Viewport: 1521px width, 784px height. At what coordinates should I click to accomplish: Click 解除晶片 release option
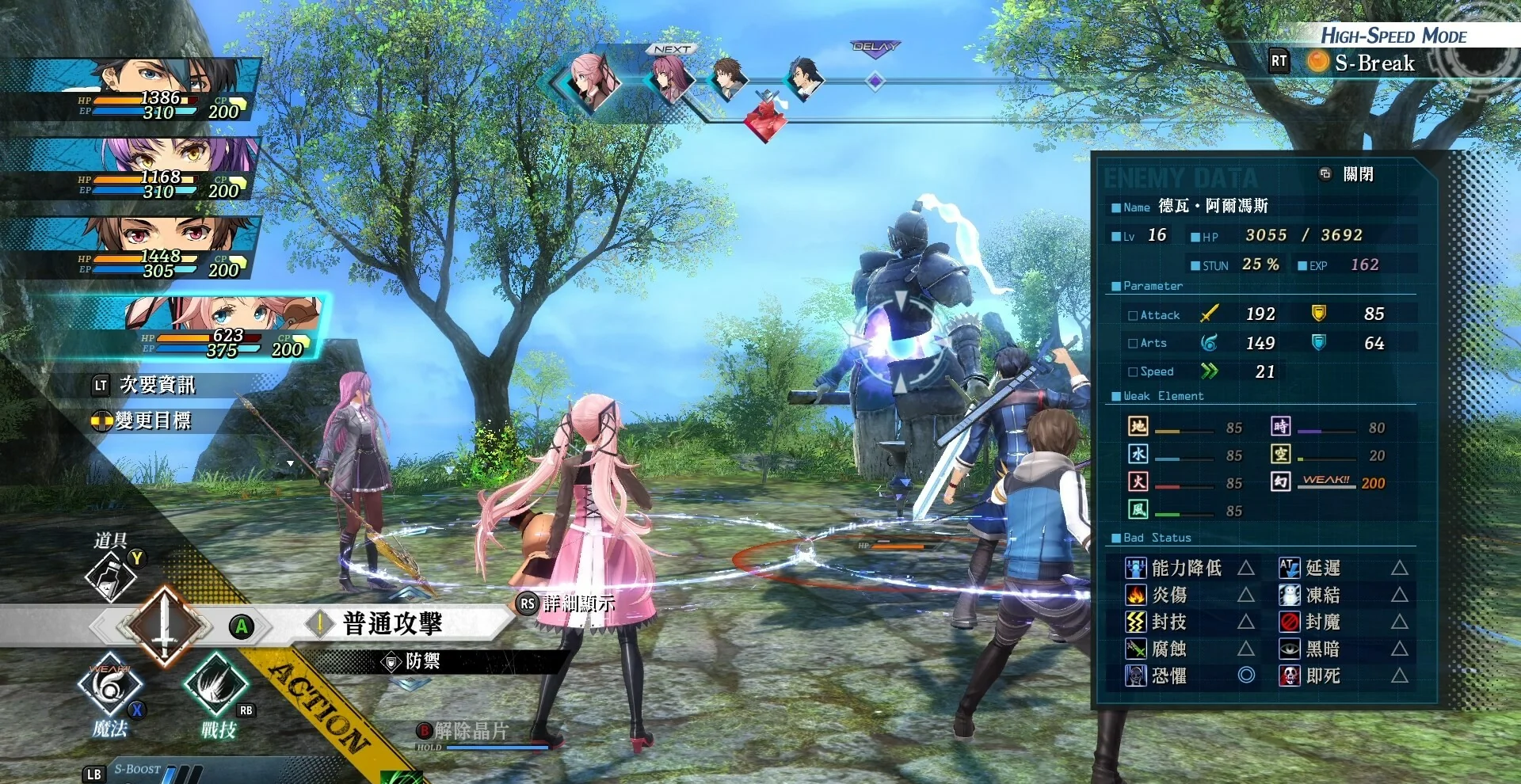470,731
